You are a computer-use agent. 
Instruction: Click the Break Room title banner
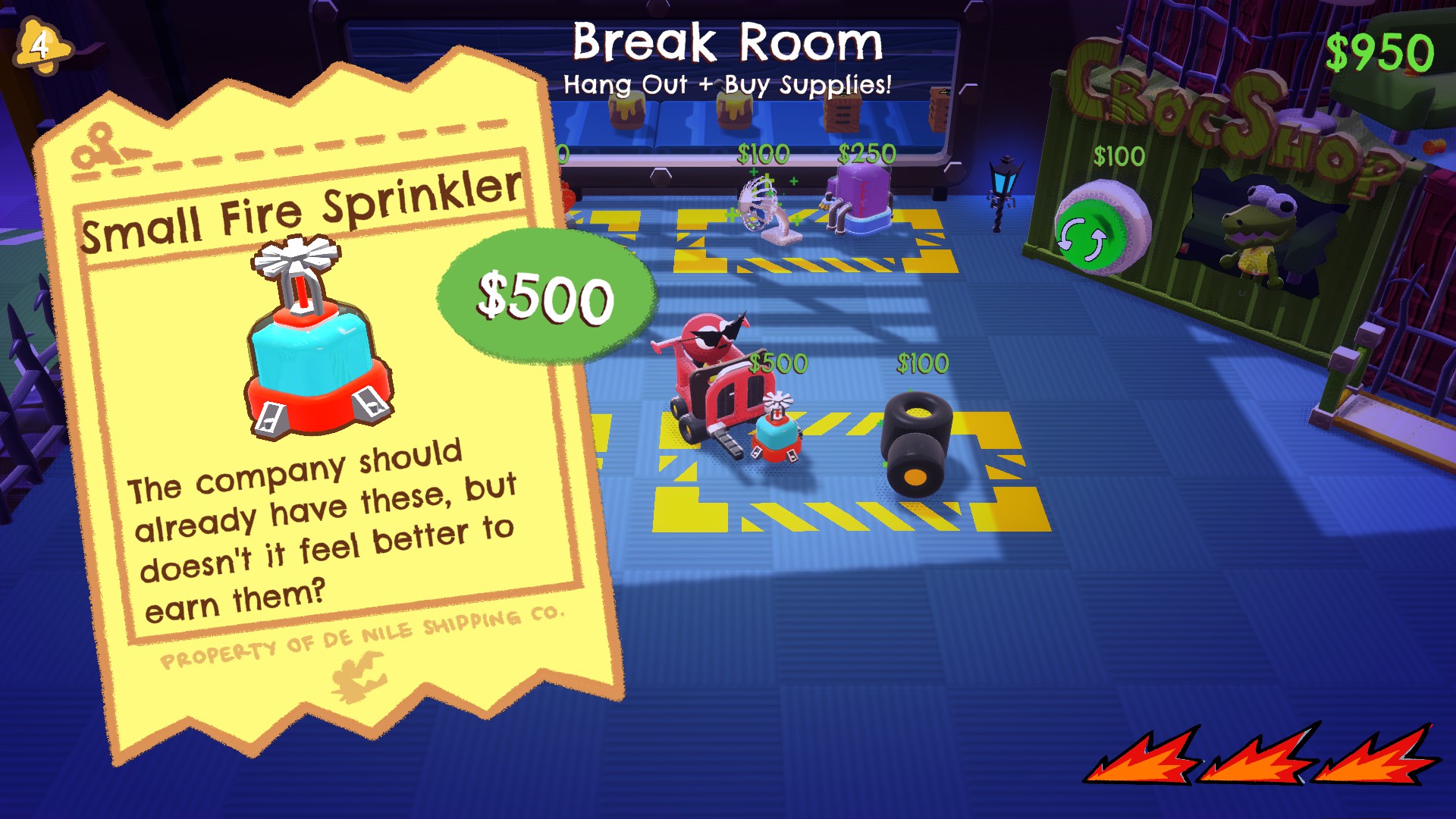pos(726,44)
